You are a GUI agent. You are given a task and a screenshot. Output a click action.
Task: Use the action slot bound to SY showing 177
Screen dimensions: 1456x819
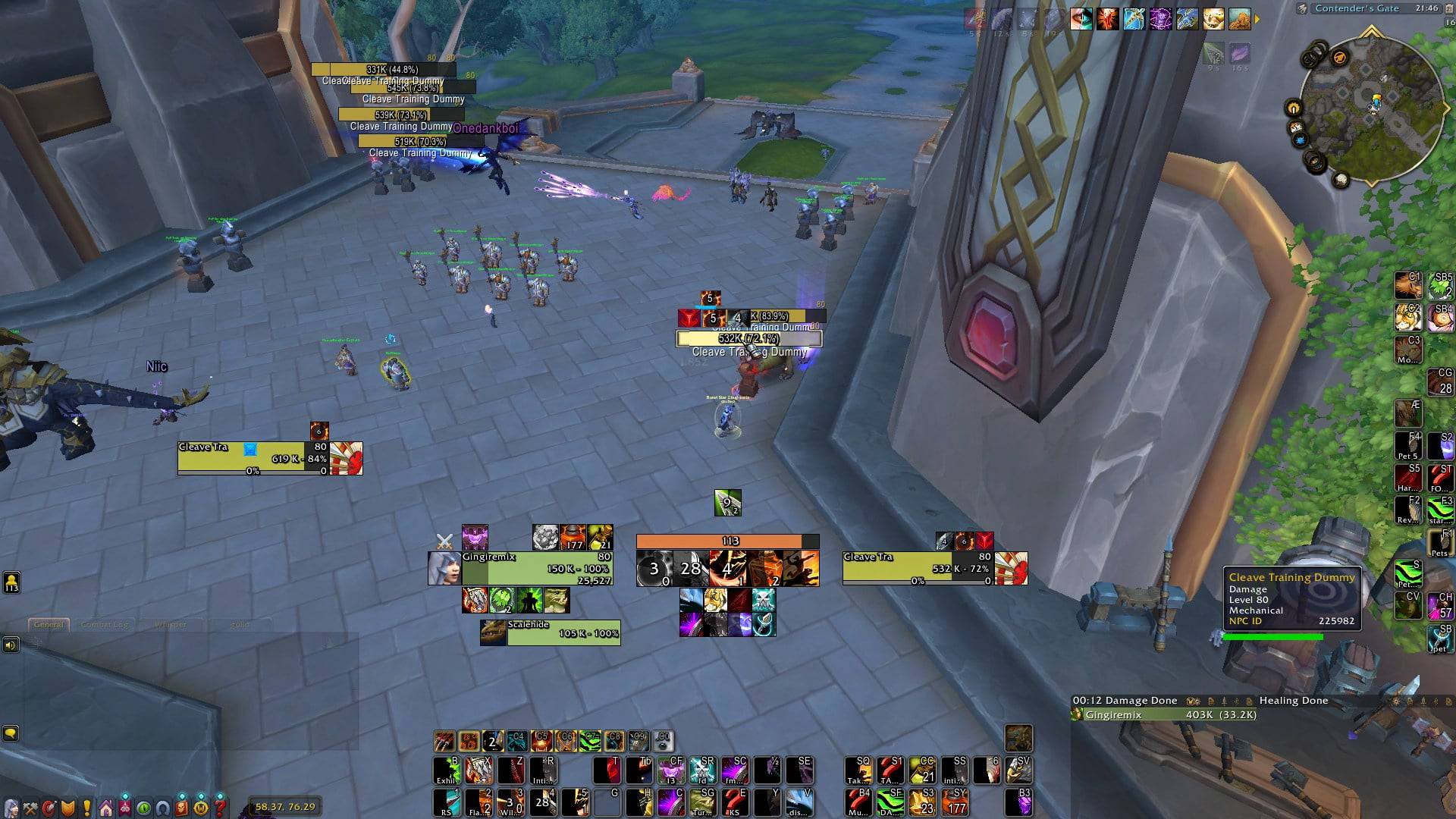[x=955, y=802]
